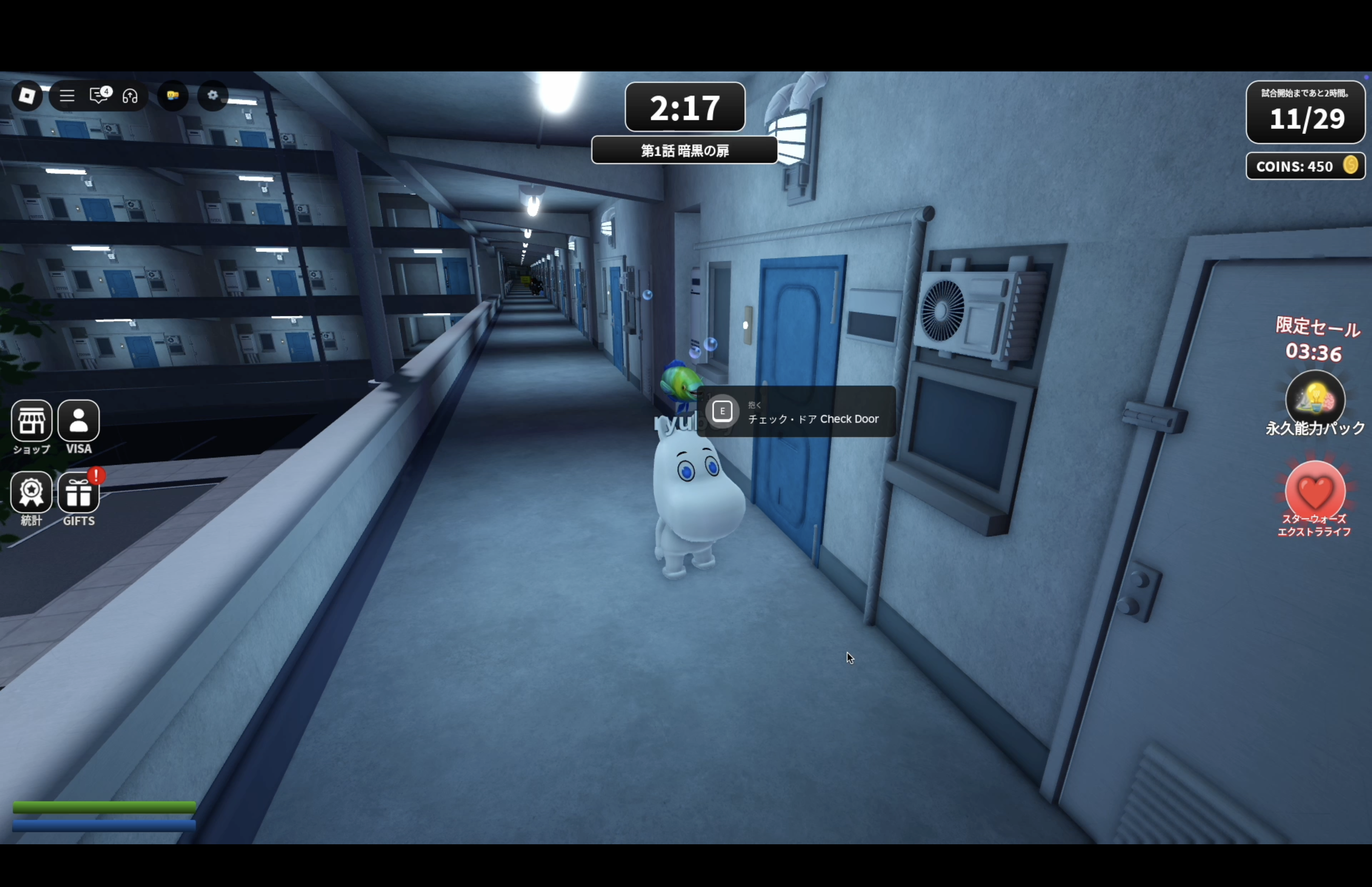
Task: Show the 統計 stats panel
Action: pos(32,493)
